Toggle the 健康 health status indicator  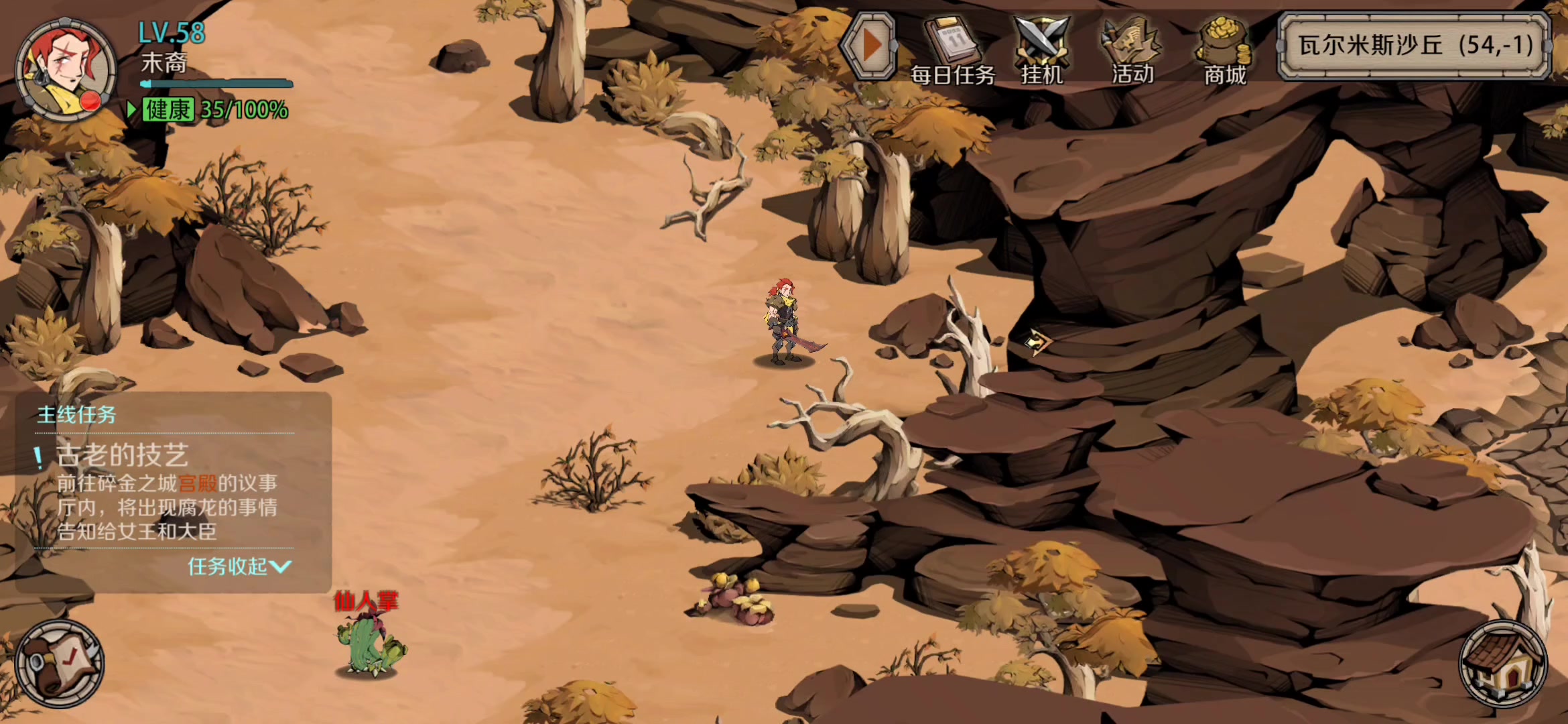[x=168, y=110]
